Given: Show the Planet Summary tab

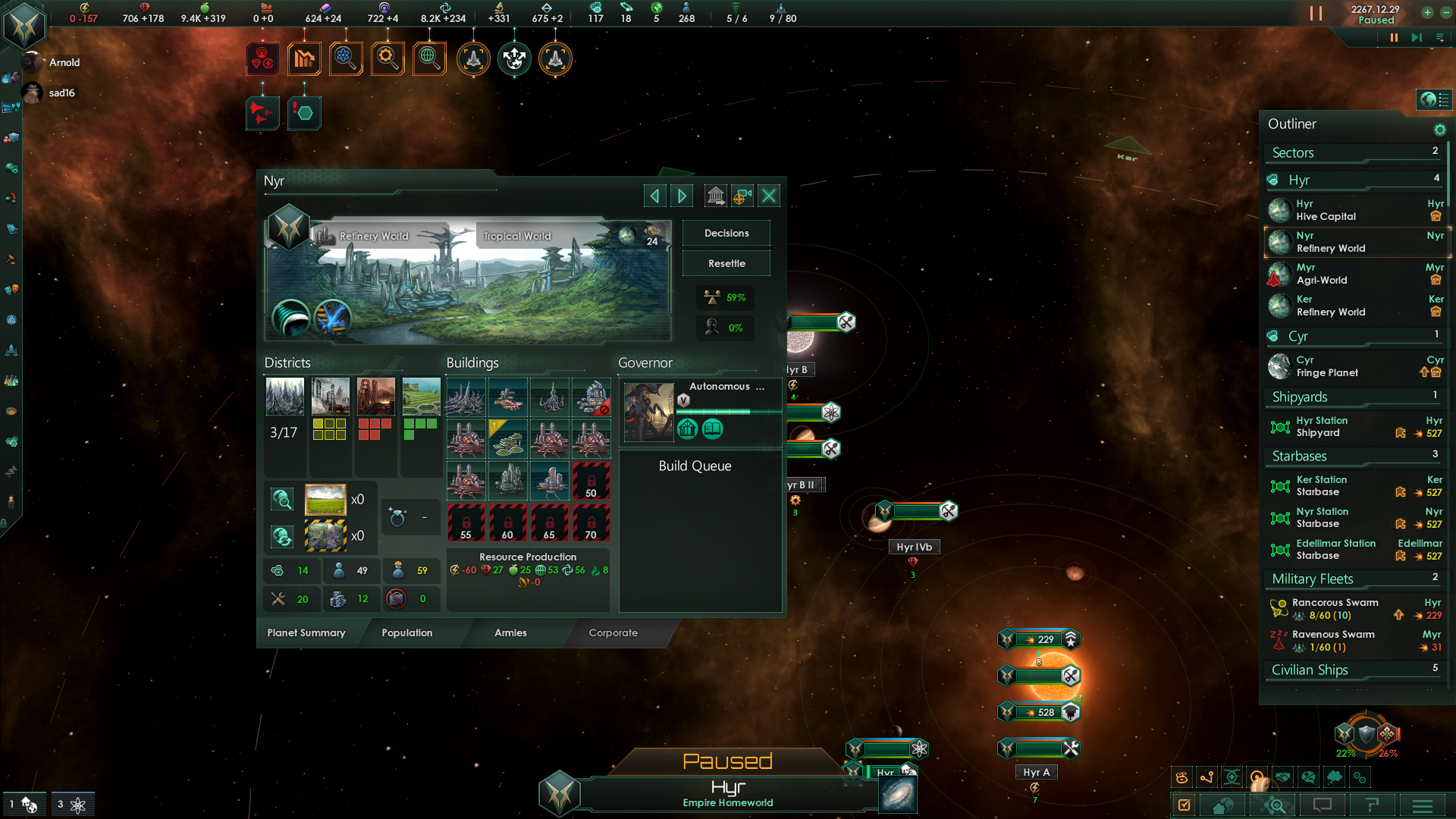Looking at the screenshot, I should tap(306, 633).
